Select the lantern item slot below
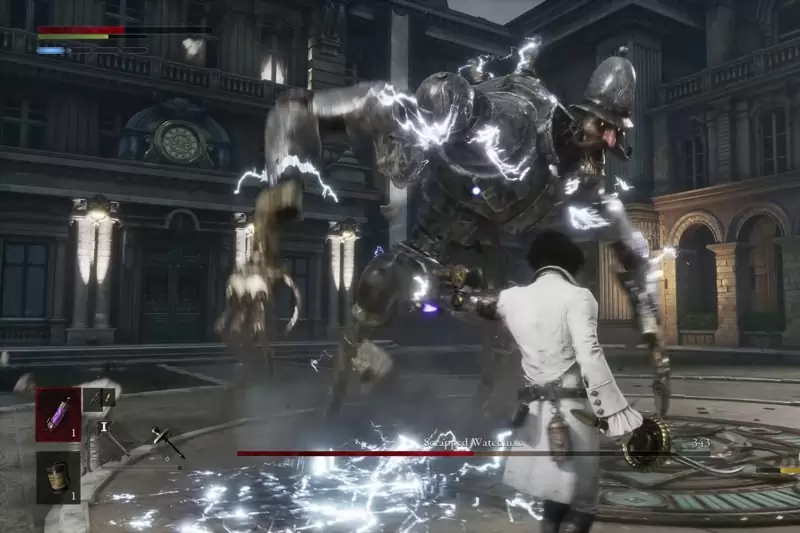Screen dimensions: 800x533 (58, 476)
